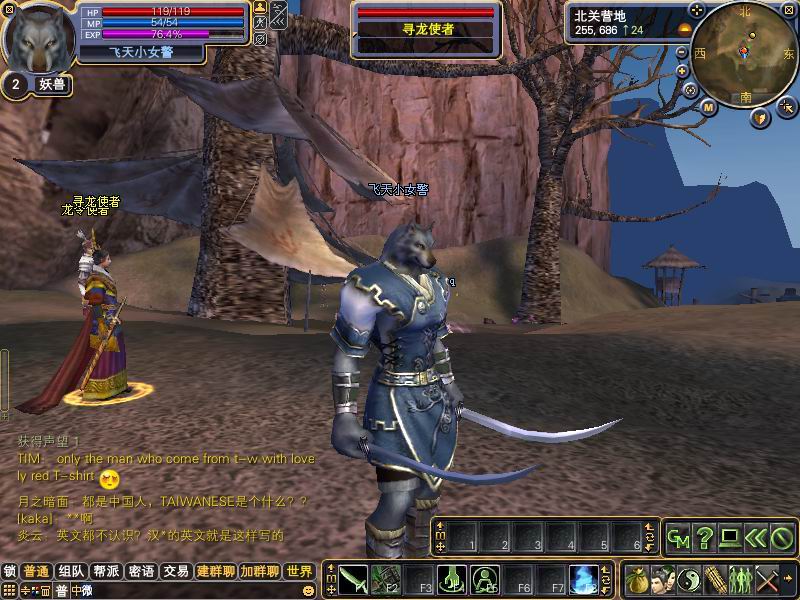
Task: Activate the sword attack skill in the hotbar
Action: pos(354,578)
